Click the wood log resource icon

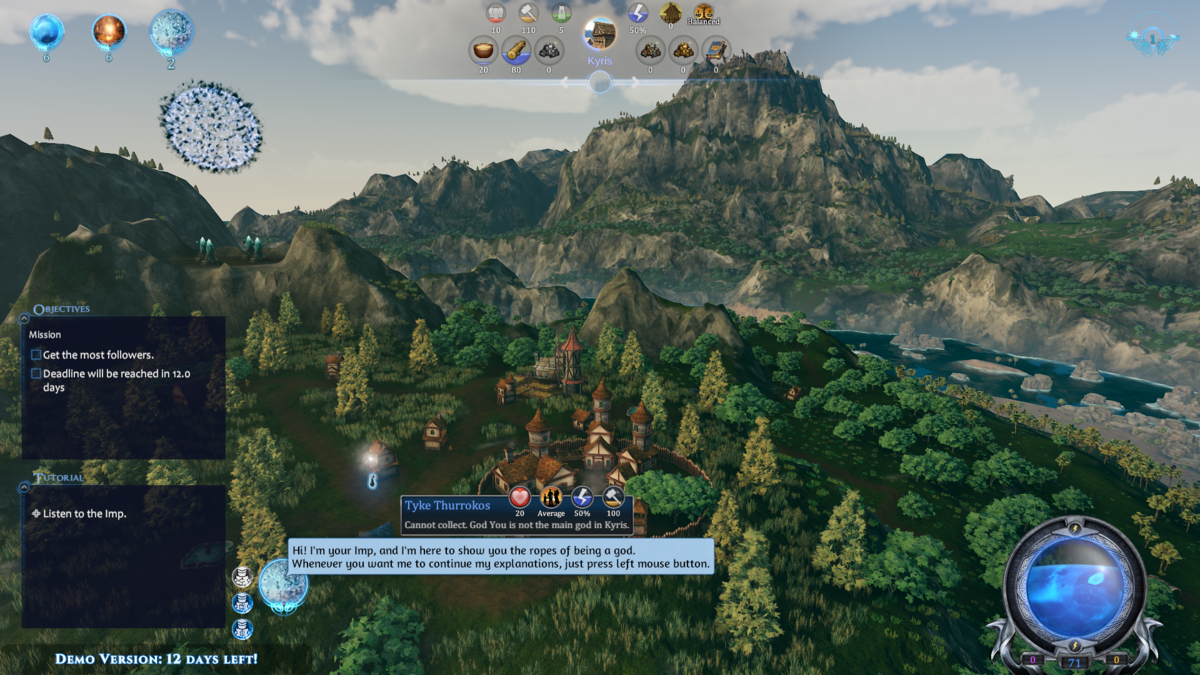(516, 50)
